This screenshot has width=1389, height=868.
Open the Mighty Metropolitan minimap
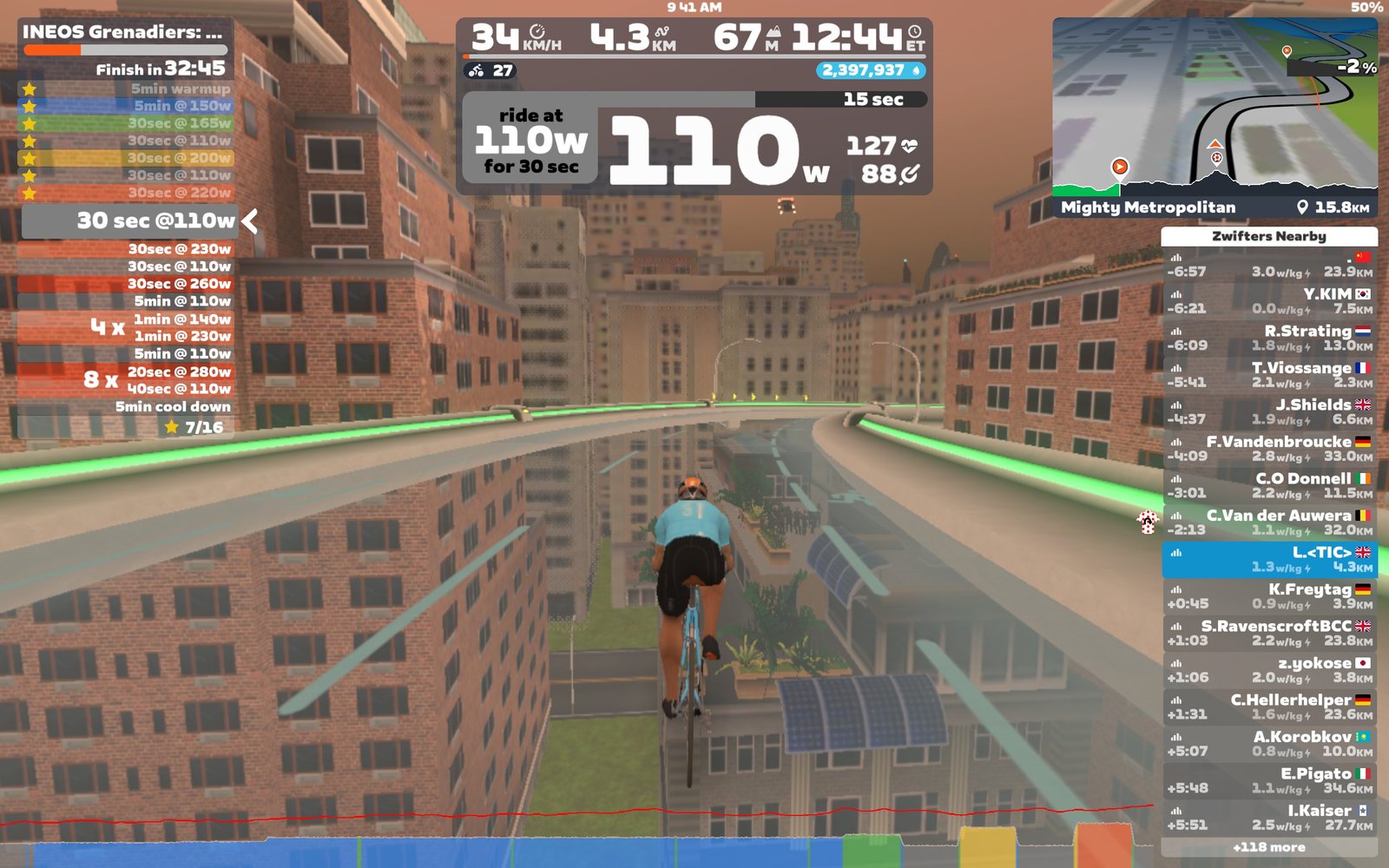point(1215,119)
